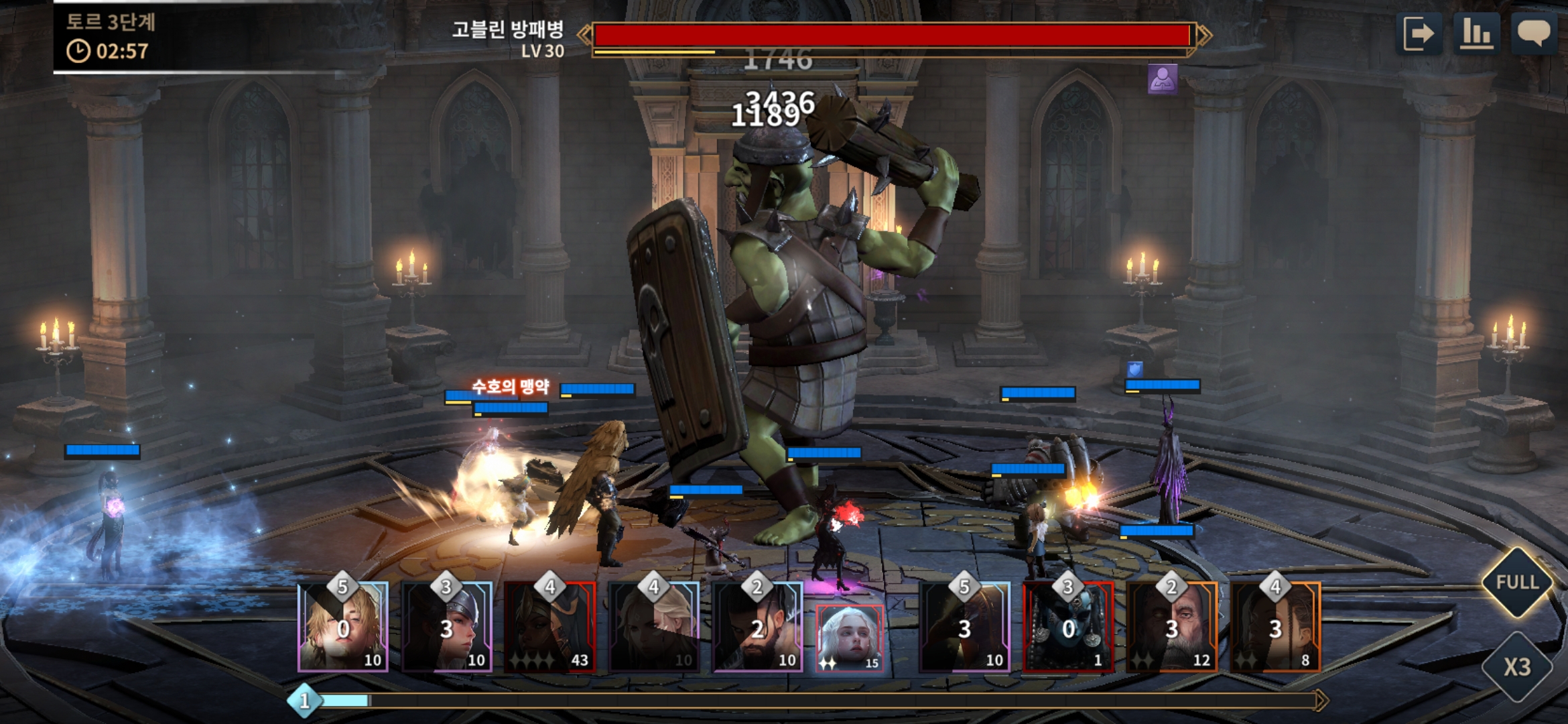Screen dimensions: 1568x724
Task: Choose the red-framed hero card numbered 43
Action: tap(550, 627)
